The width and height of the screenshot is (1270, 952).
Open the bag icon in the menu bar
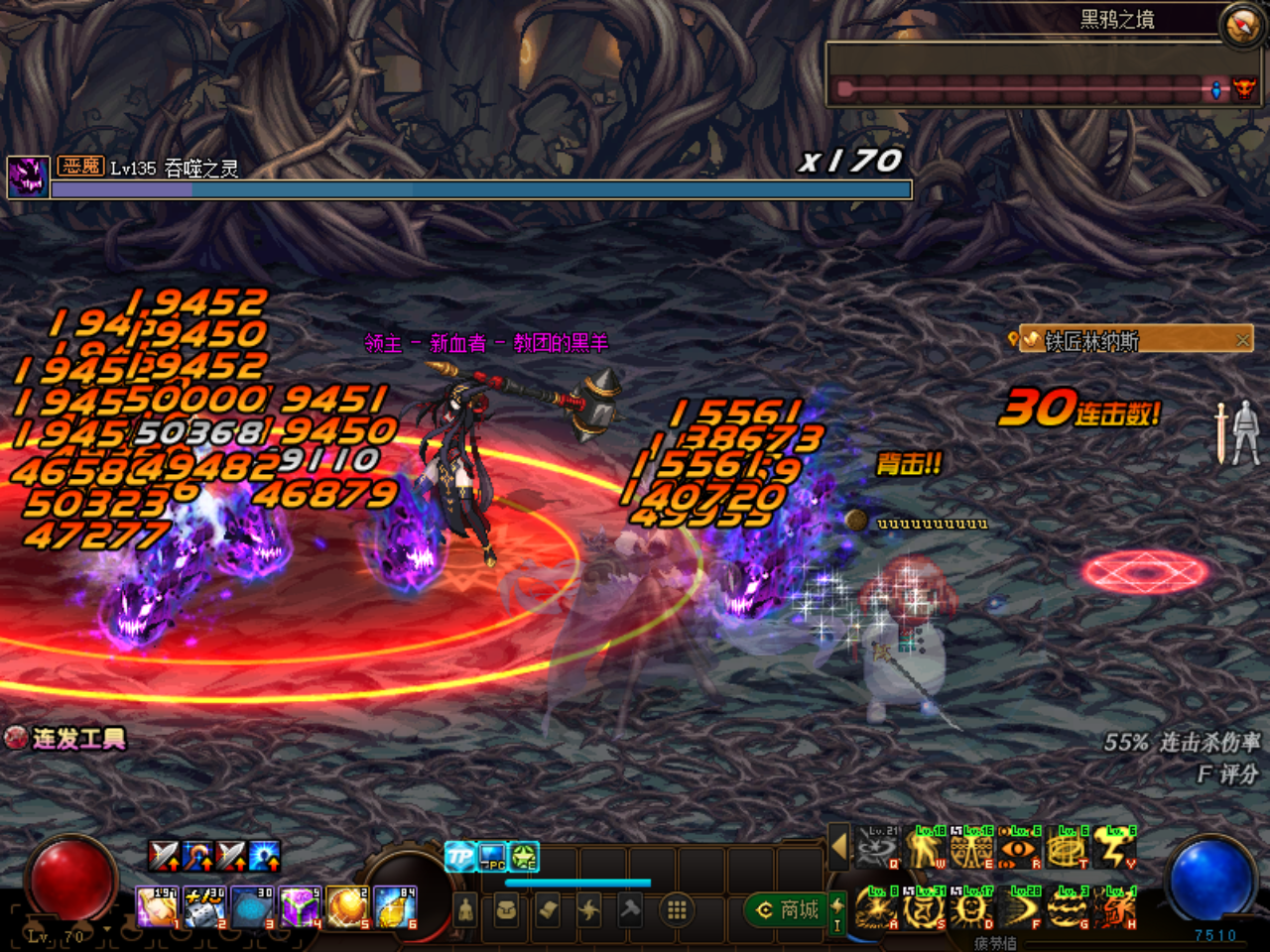[506, 909]
